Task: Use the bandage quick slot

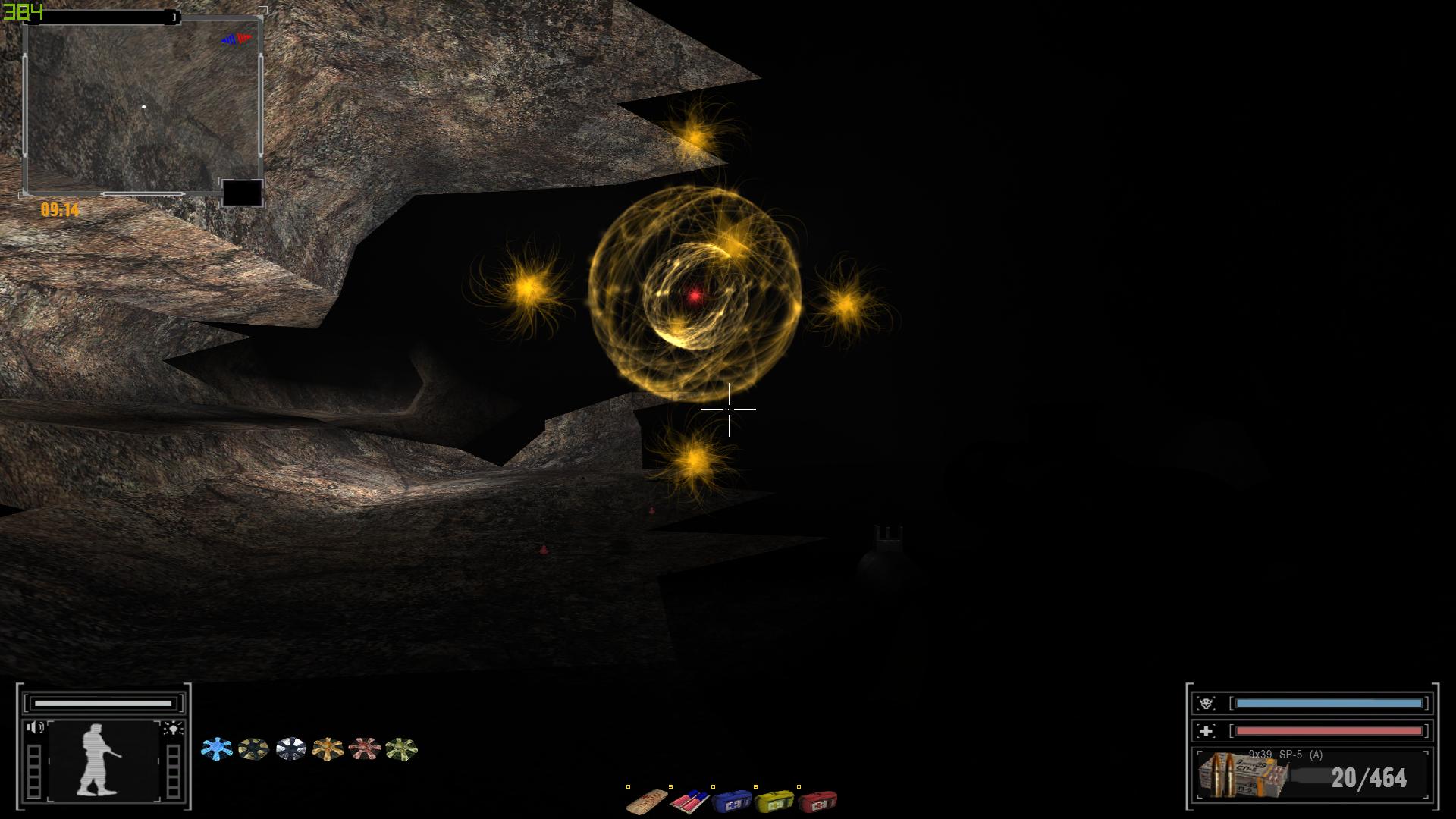Action: (647, 801)
